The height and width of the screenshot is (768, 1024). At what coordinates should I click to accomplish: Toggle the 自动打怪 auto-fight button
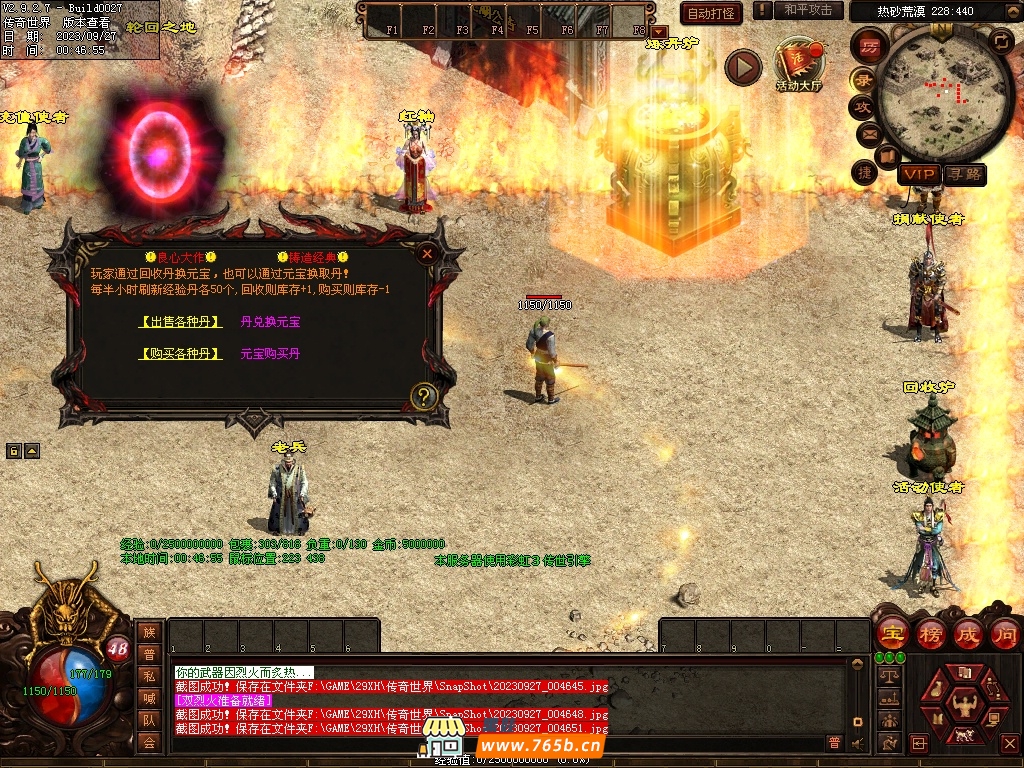pos(711,13)
